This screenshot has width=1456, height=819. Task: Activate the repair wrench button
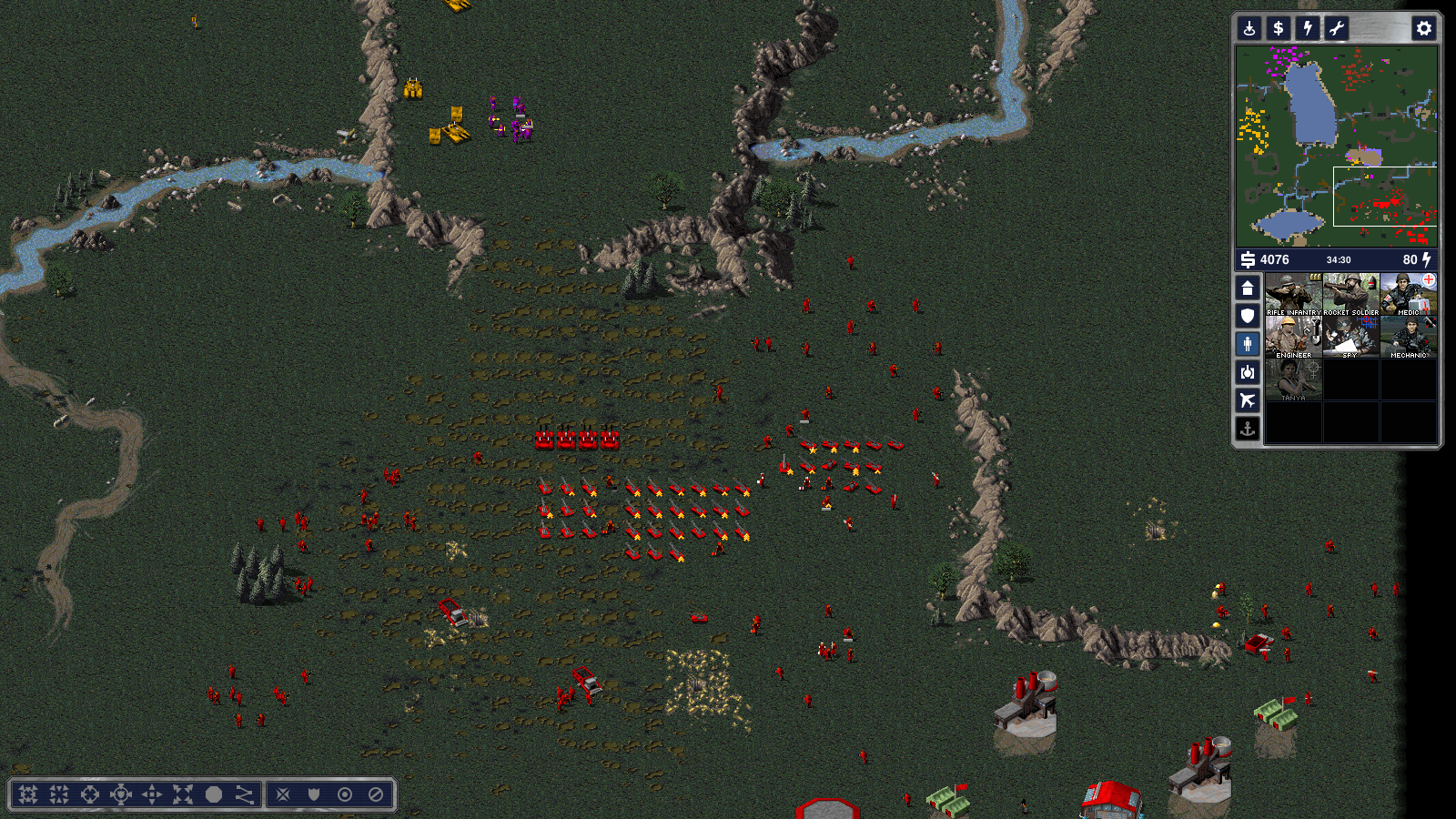(x=1336, y=28)
